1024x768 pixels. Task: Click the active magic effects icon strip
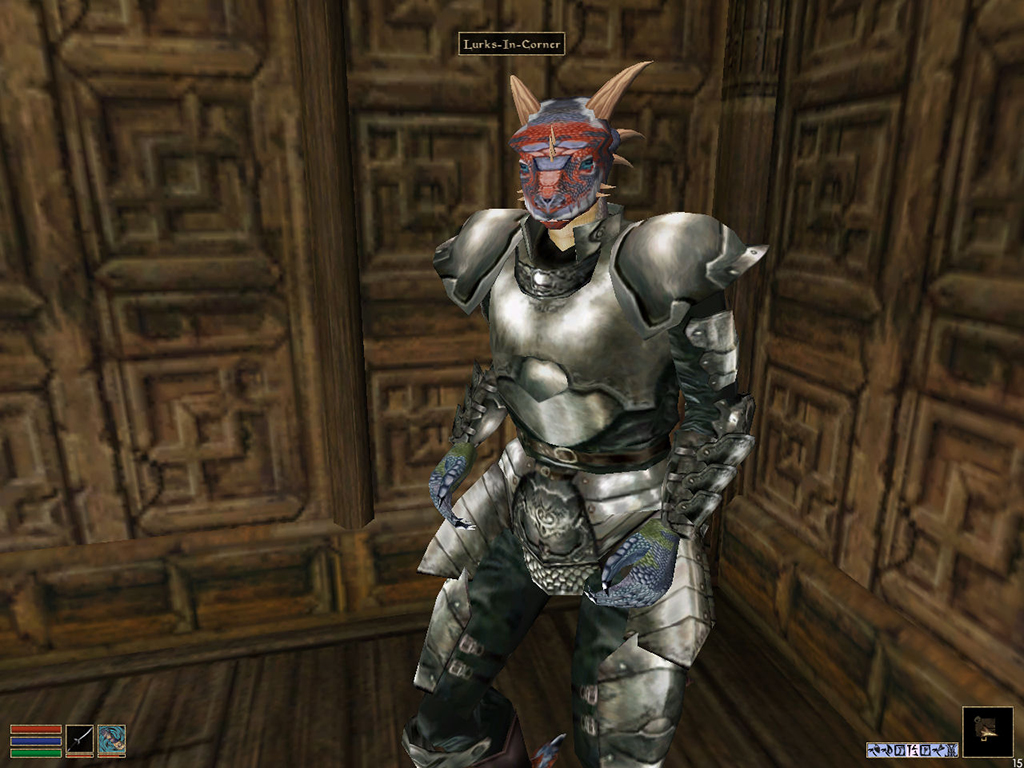[912, 749]
